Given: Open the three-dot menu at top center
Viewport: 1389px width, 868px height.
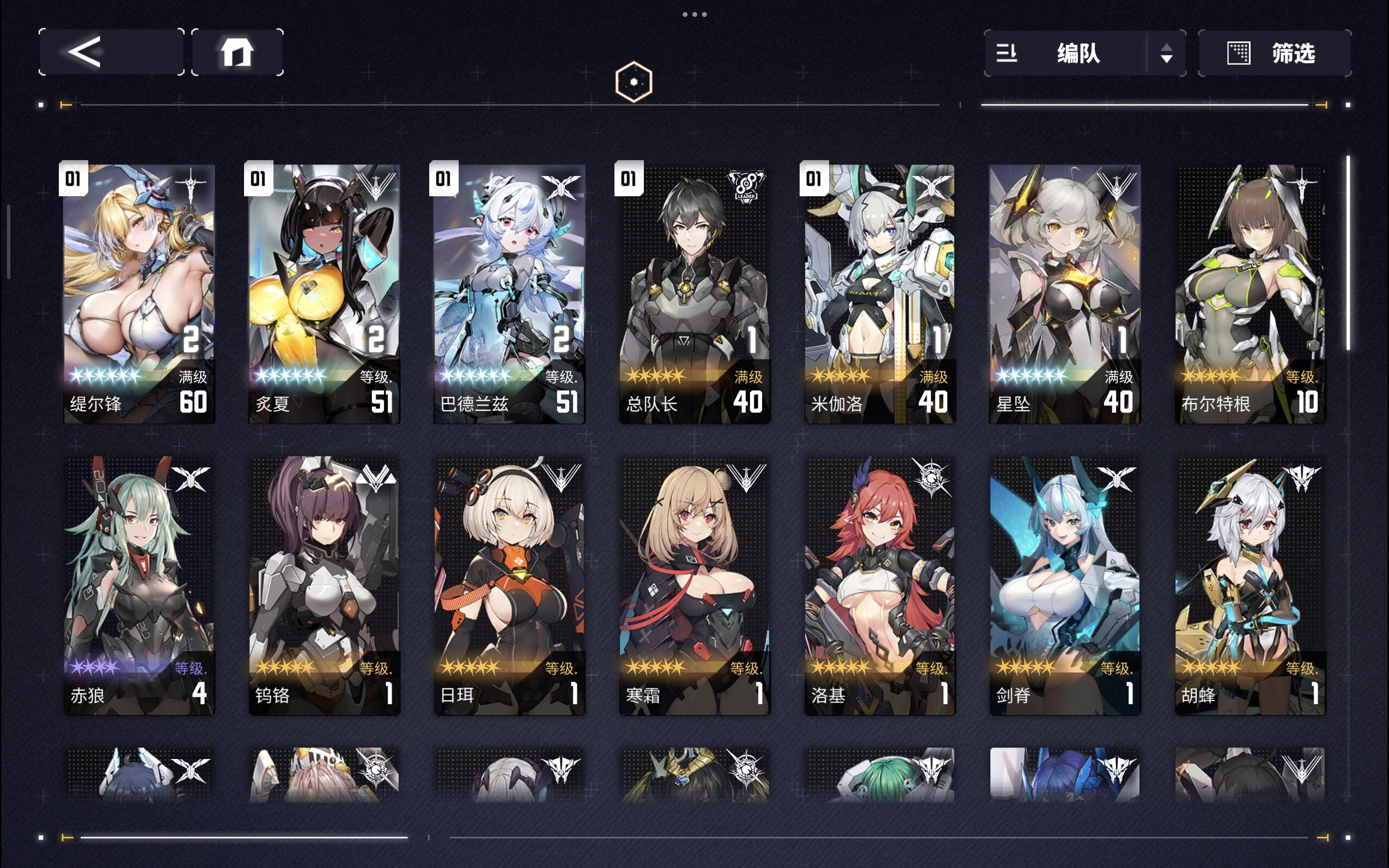Looking at the screenshot, I should 694,14.
